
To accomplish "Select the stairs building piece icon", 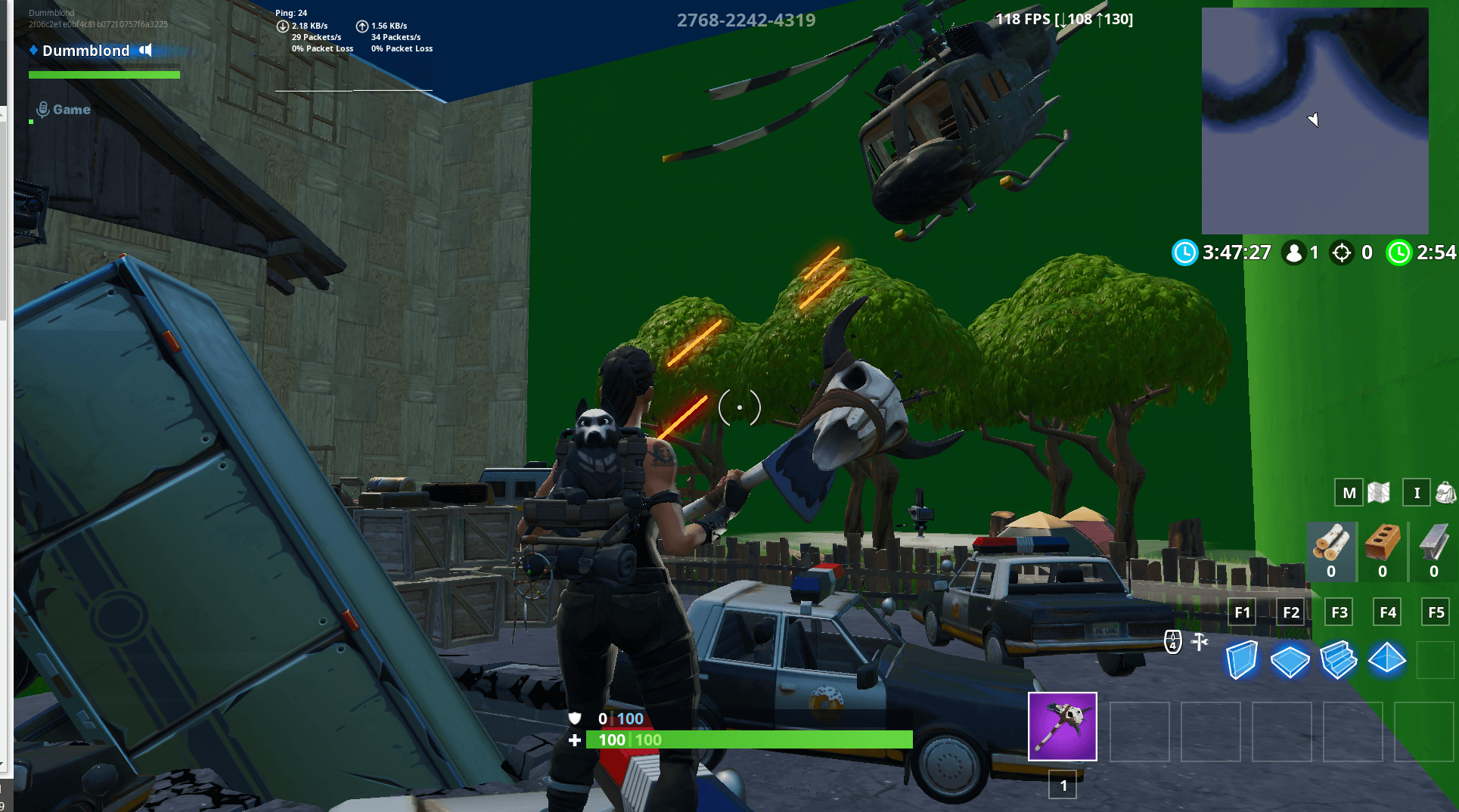I will pyautogui.click(x=1339, y=659).
